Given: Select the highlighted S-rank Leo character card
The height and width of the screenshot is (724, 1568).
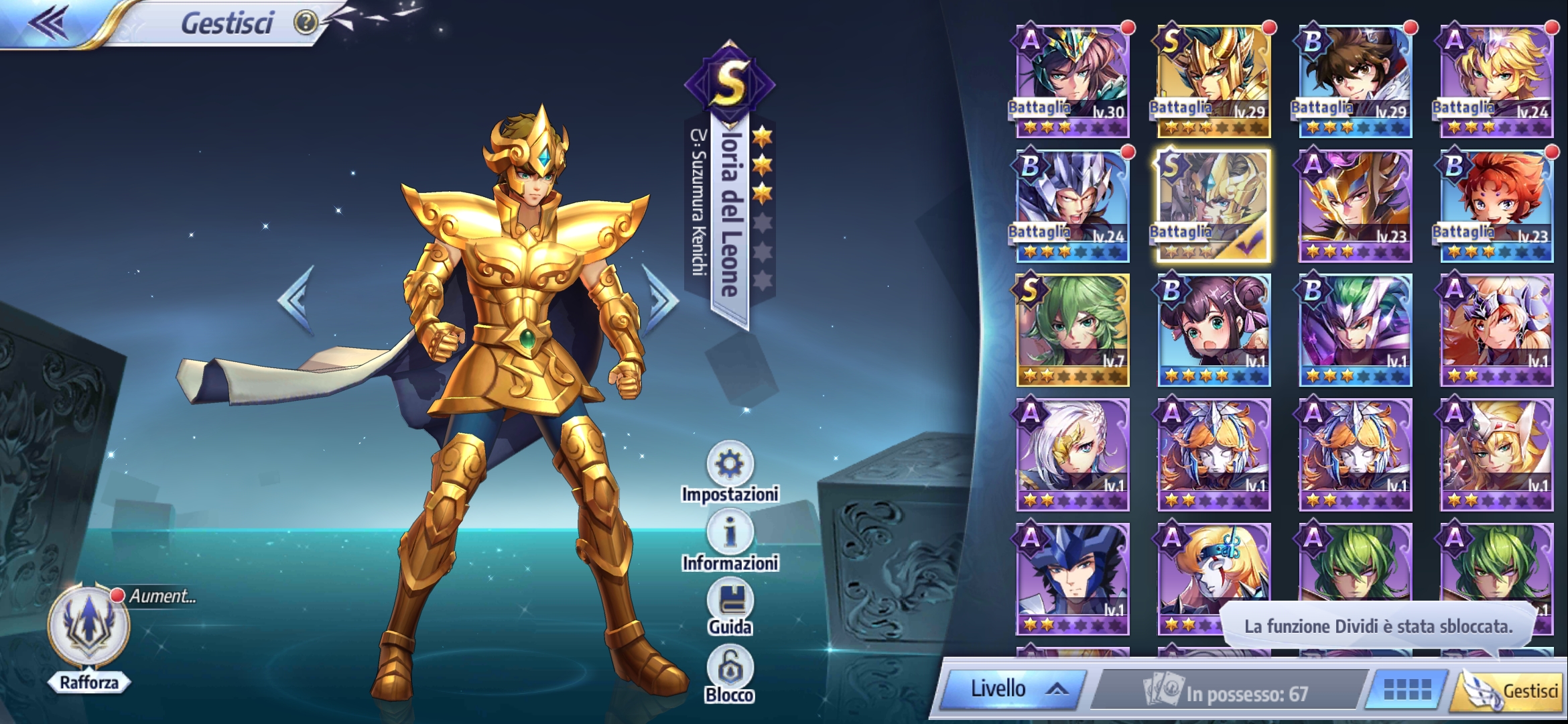Looking at the screenshot, I should pos(1213,204).
